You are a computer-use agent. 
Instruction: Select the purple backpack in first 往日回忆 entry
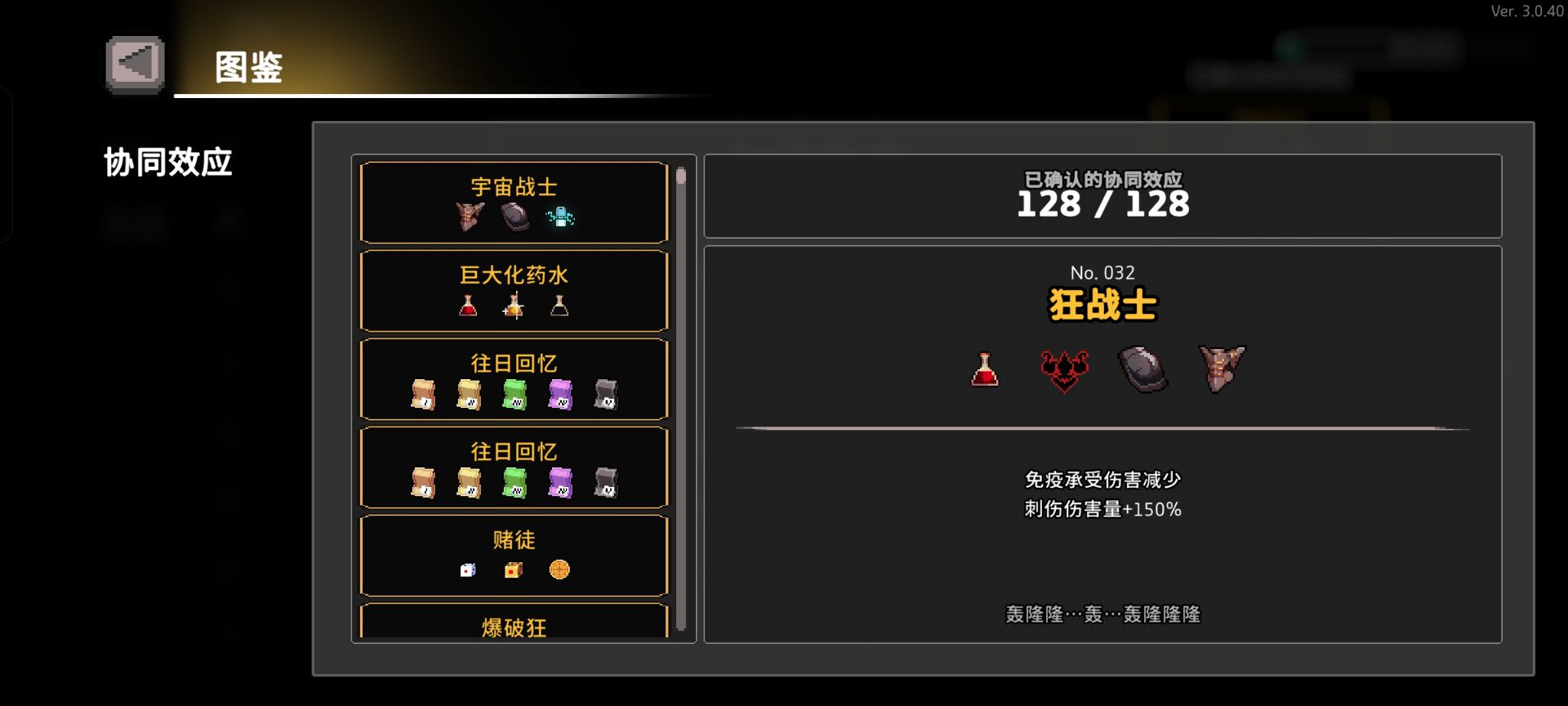(x=559, y=394)
